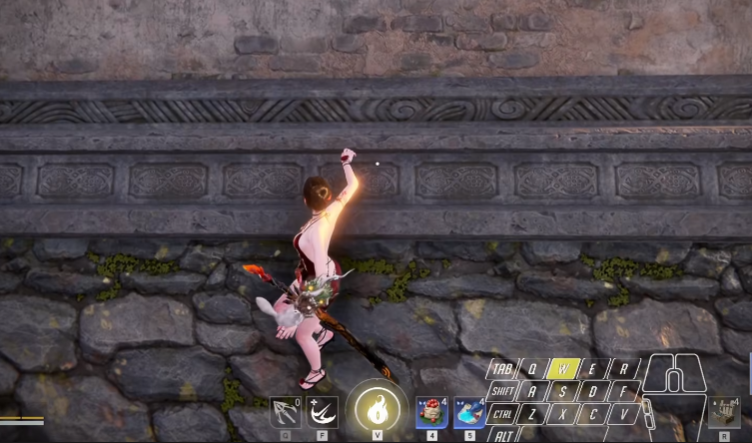Use the red food dish item
This screenshot has height=443, width=752.
pos(431,411)
